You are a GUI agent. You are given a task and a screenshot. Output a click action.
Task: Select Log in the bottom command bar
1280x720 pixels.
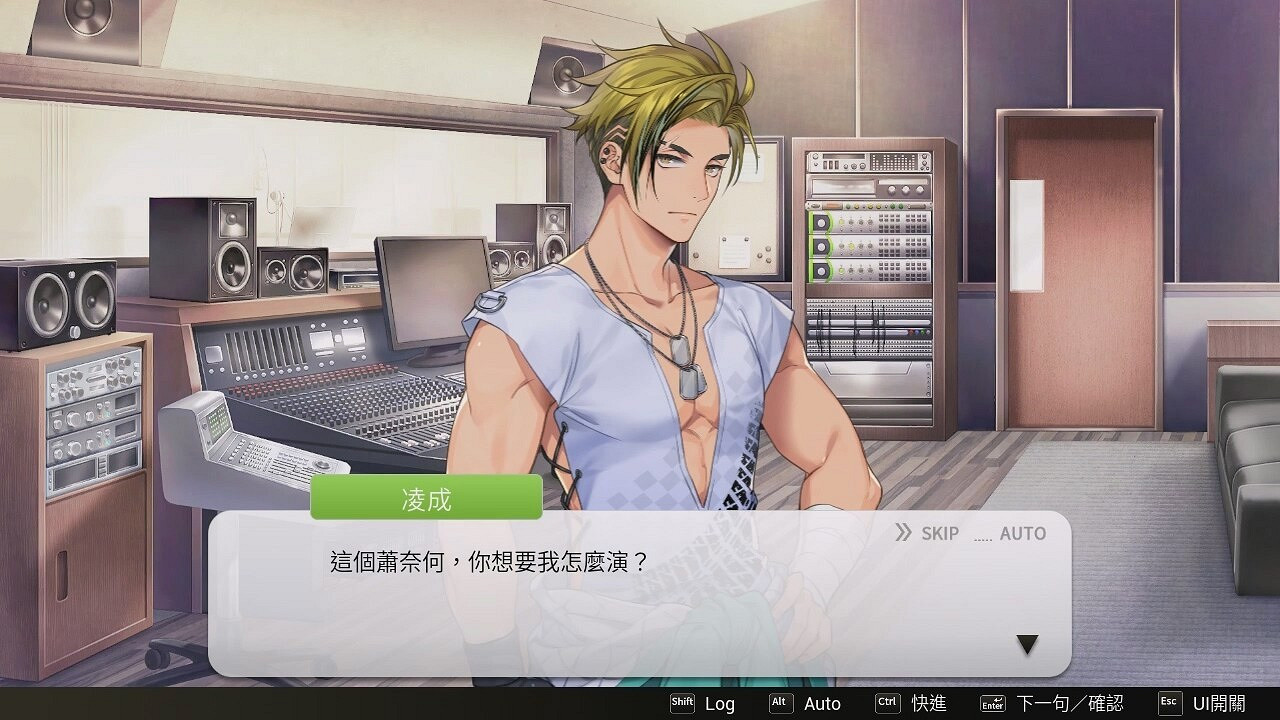point(720,703)
